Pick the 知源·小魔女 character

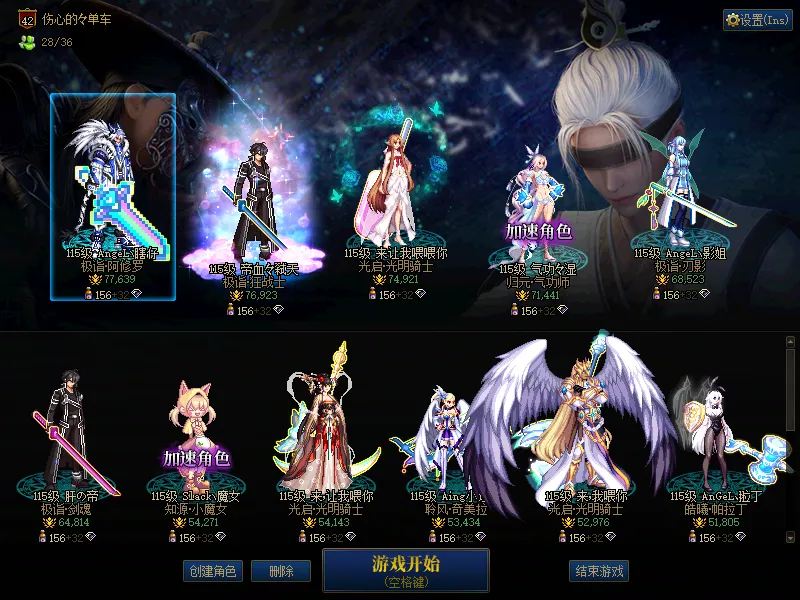[x=195, y=440]
